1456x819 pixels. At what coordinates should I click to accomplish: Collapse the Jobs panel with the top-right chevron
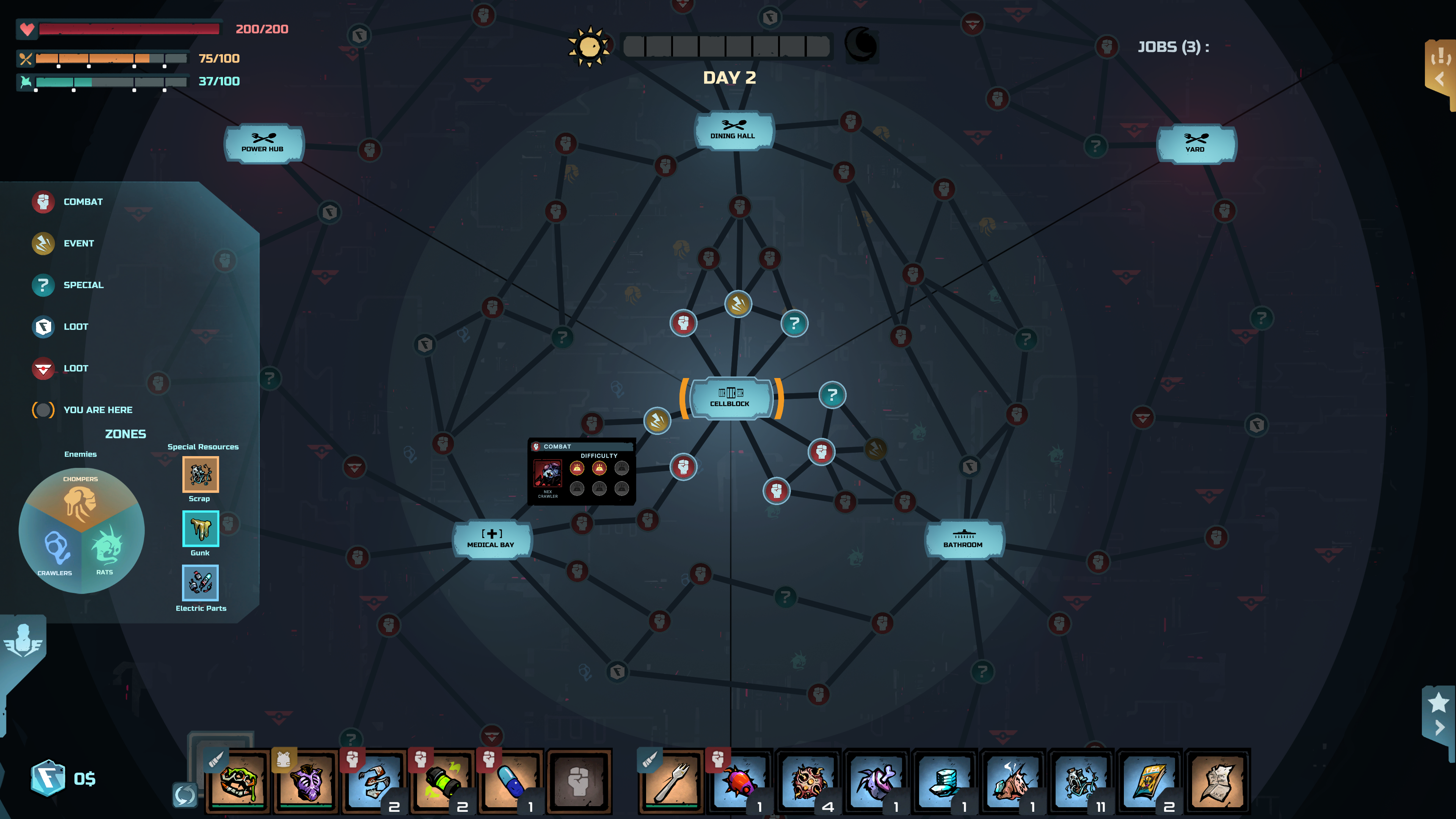1439,79
